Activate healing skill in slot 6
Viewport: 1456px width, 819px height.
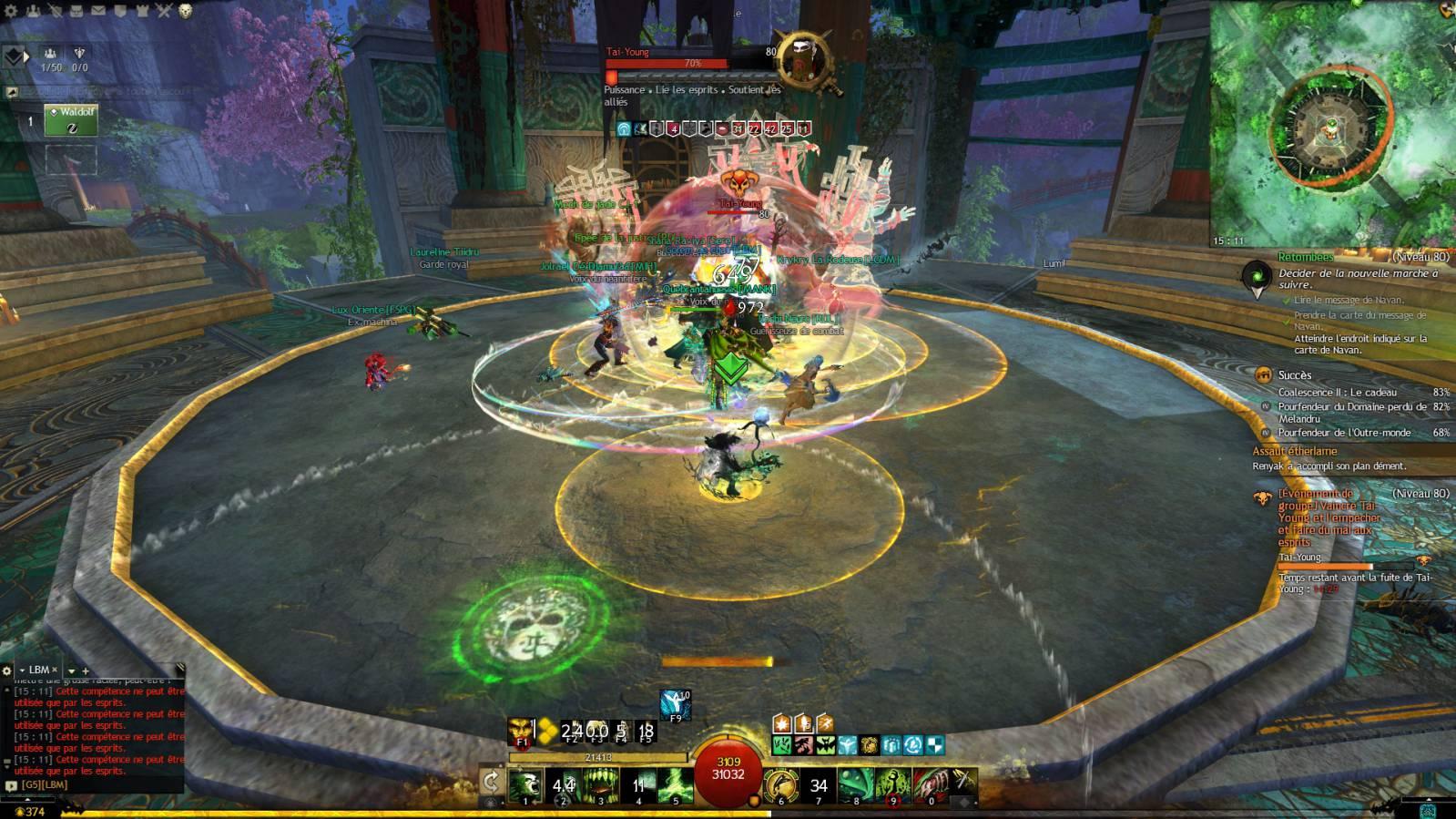[780, 784]
